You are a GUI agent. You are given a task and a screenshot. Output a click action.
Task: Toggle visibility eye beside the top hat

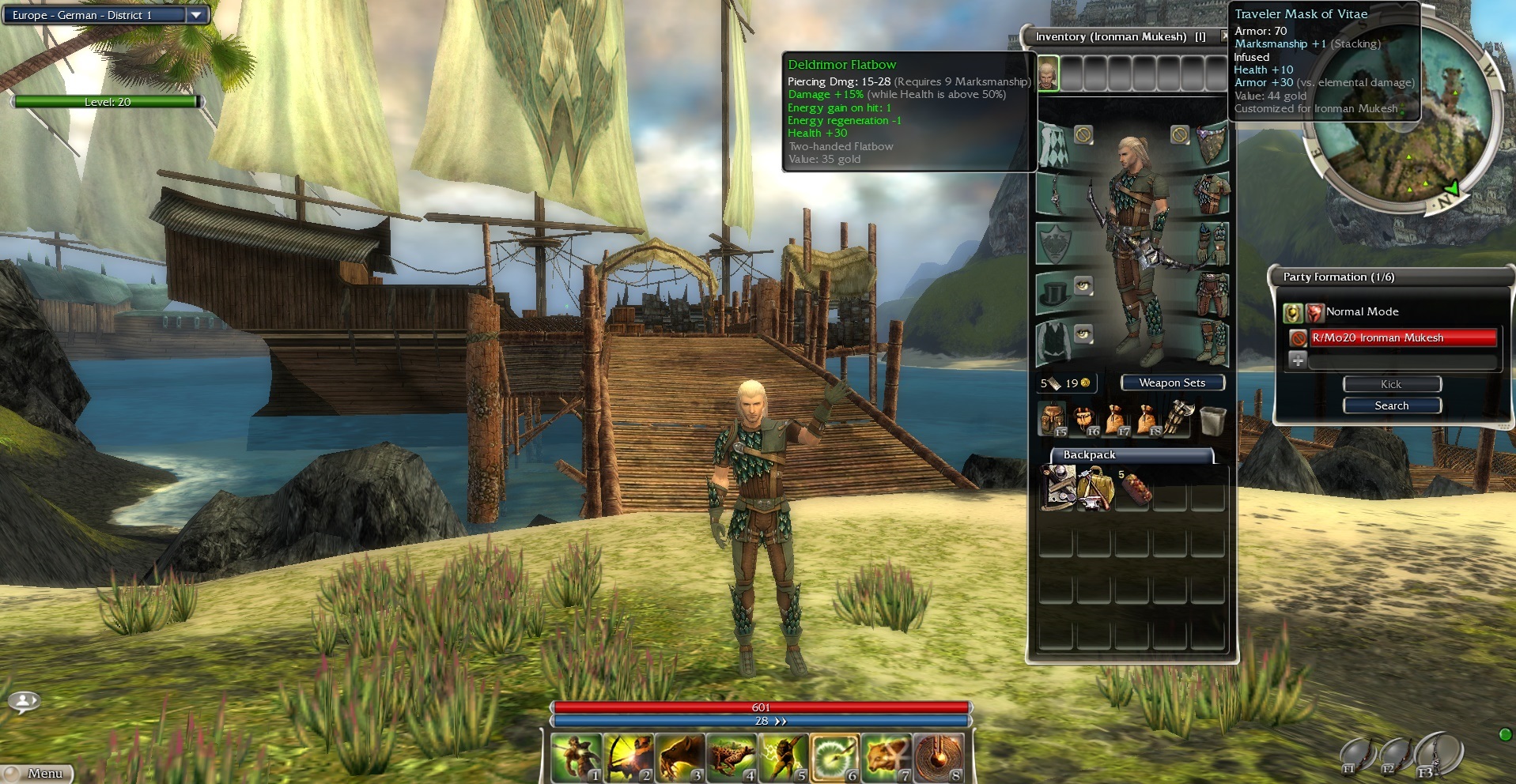pyautogui.click(x=1083, y=285)
